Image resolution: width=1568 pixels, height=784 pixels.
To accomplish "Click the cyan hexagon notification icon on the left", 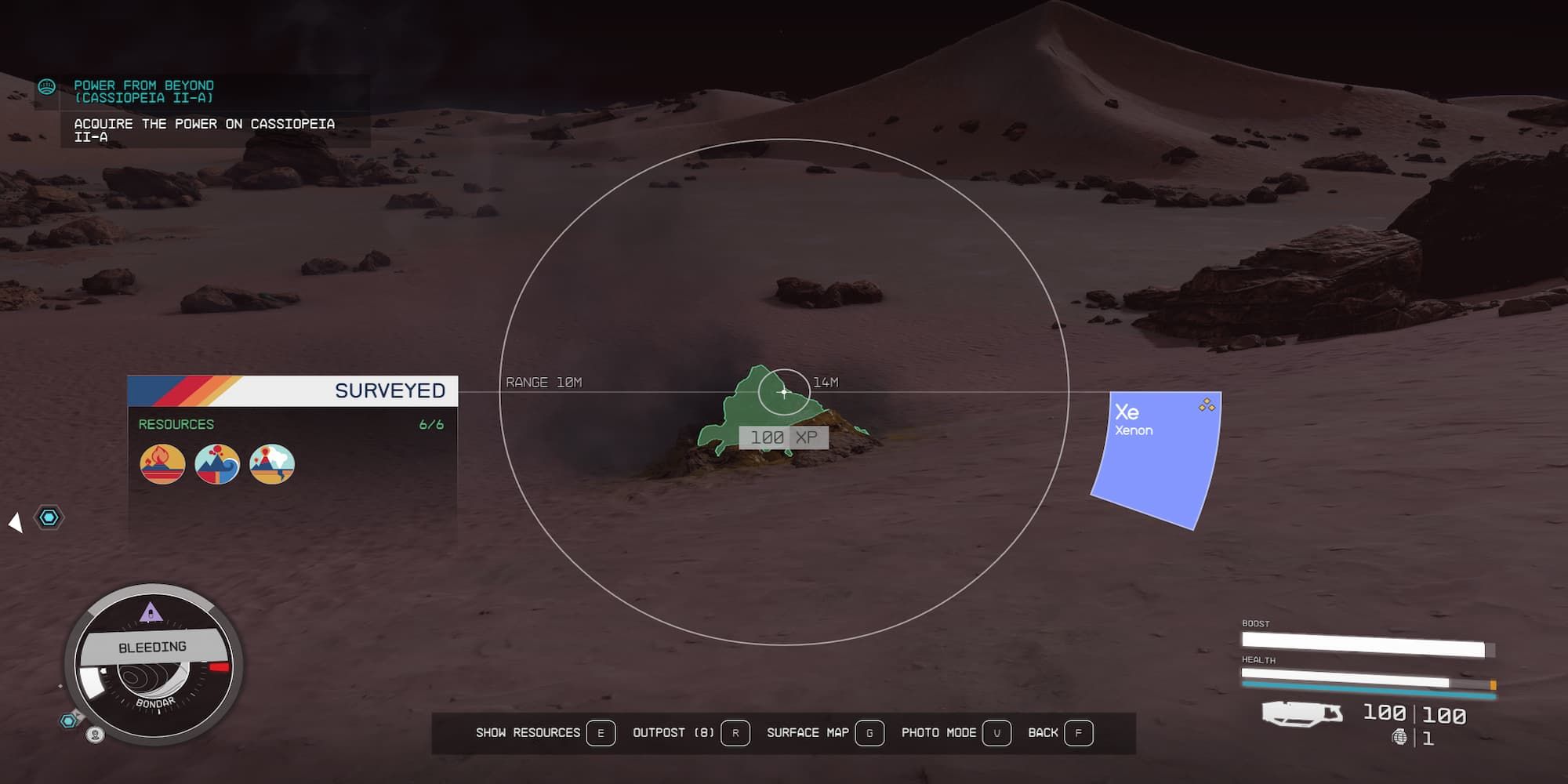I will tap(50, 518).
